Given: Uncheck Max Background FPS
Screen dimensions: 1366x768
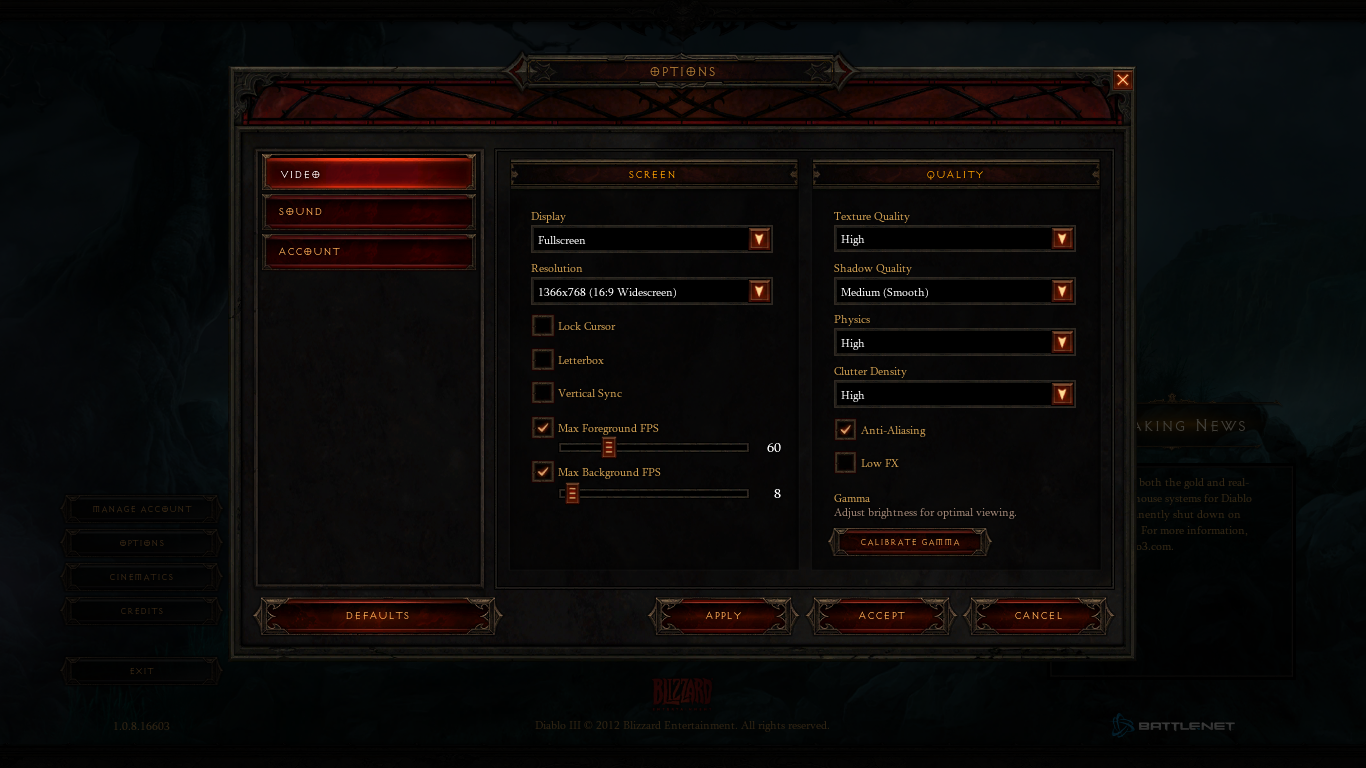Looking at the screenshot, I should tap(543, 472).
